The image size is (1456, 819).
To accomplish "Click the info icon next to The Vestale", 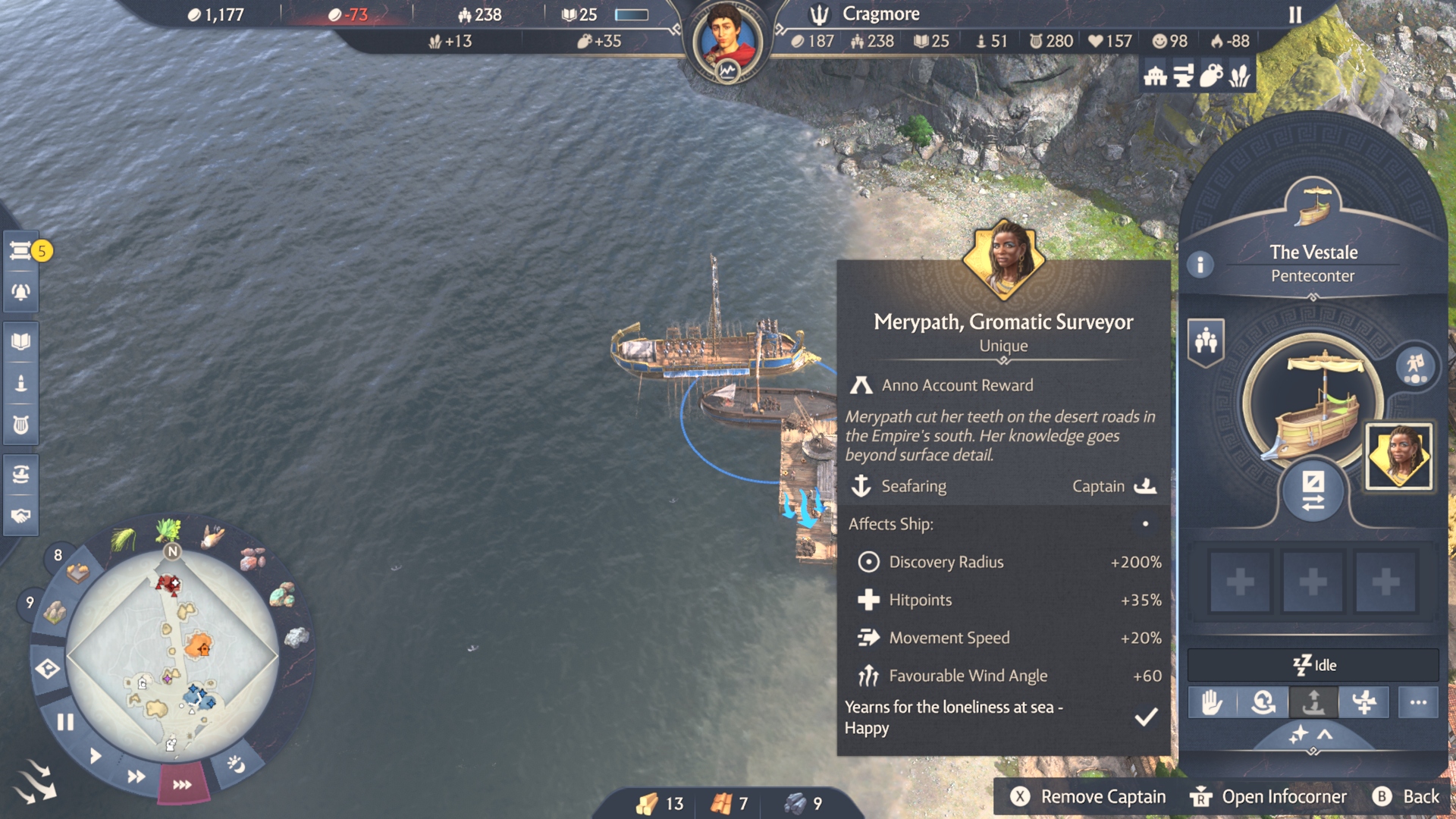I will coord(1200,266).
